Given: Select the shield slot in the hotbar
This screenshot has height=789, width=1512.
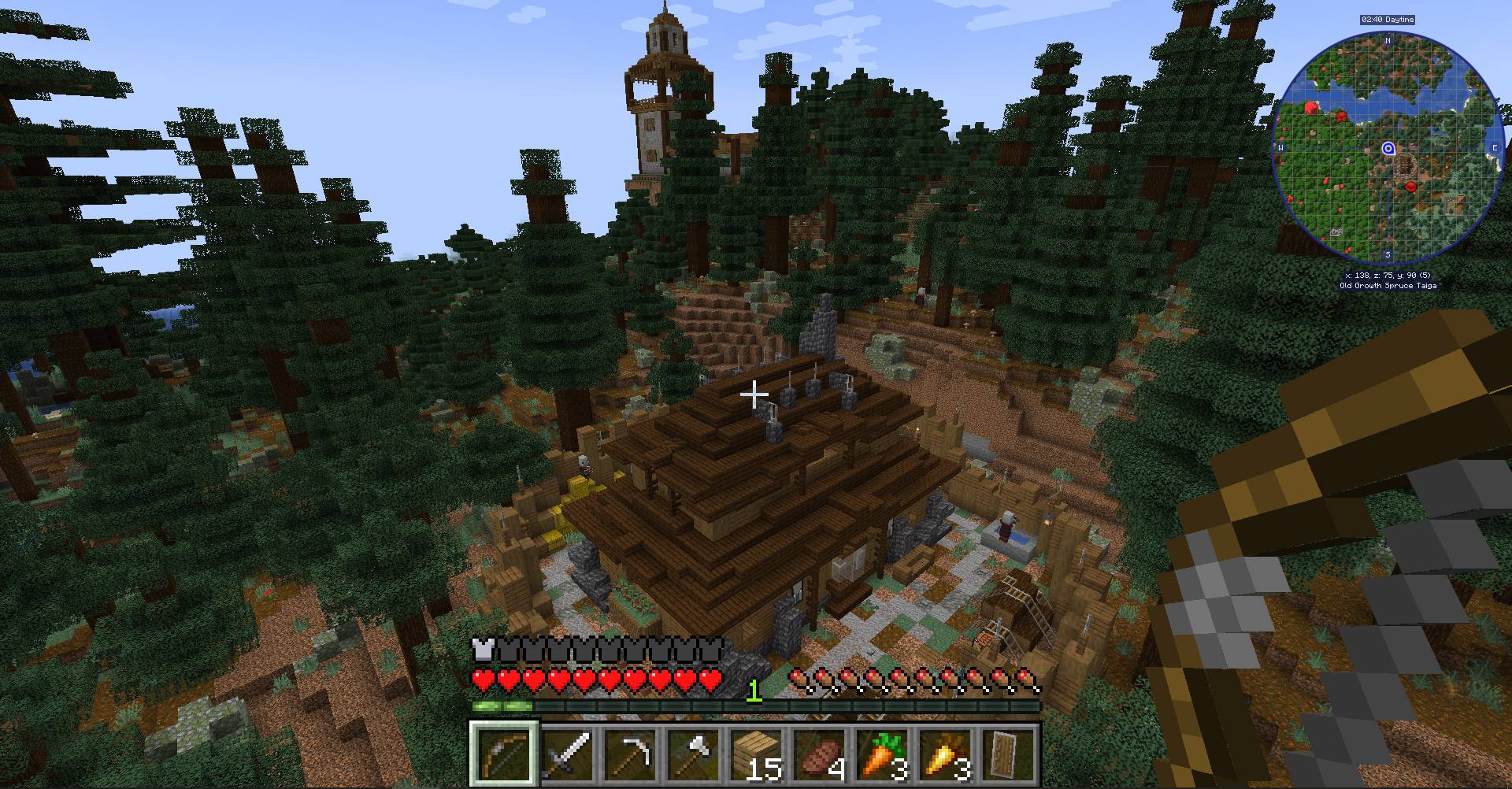Looking at the screenshot, I should click(1010, 754).
